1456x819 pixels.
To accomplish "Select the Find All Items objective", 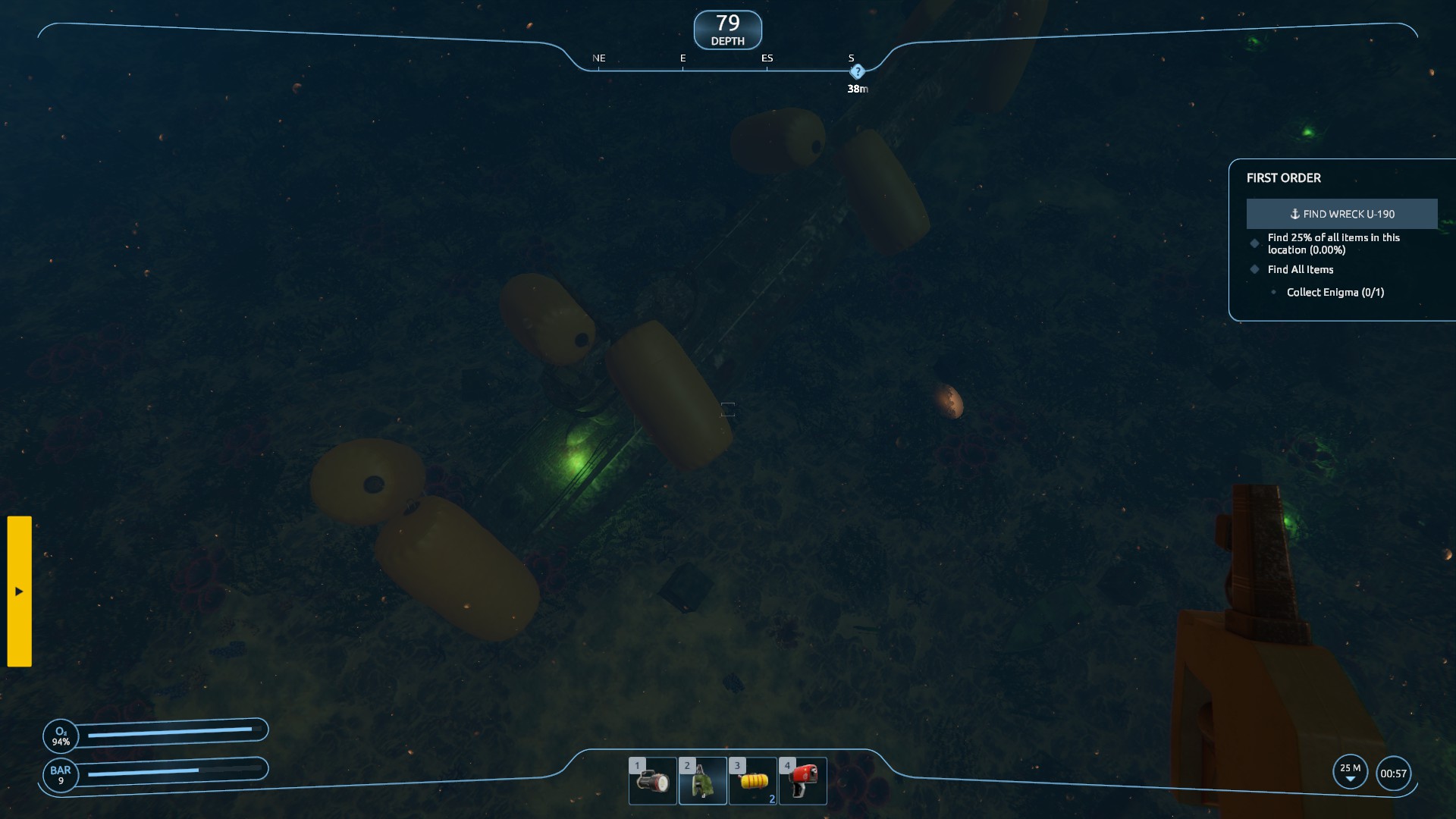I will point(1300,269).
